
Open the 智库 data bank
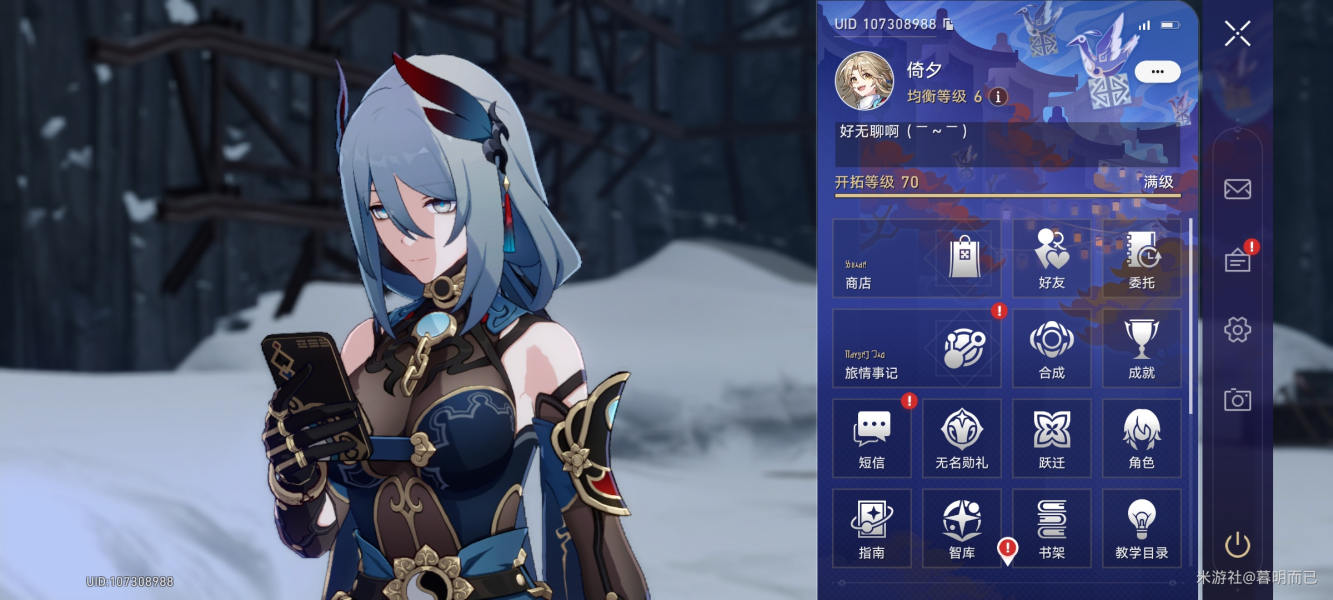961,528
